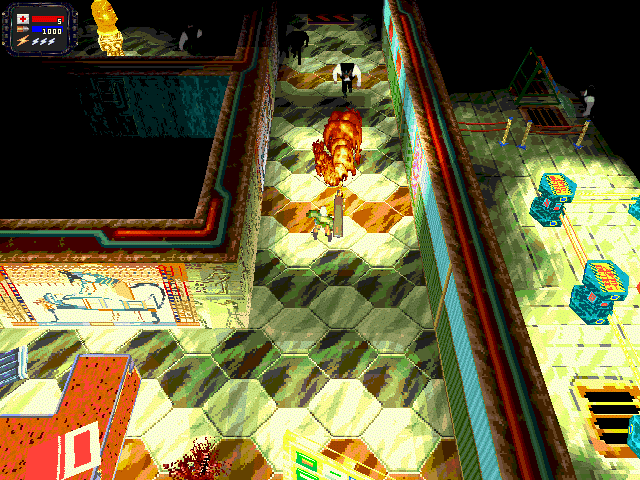Select the bullet ammo icon
Image resolution: width=640 pixels, height=480 pixels.
point(23,31)
